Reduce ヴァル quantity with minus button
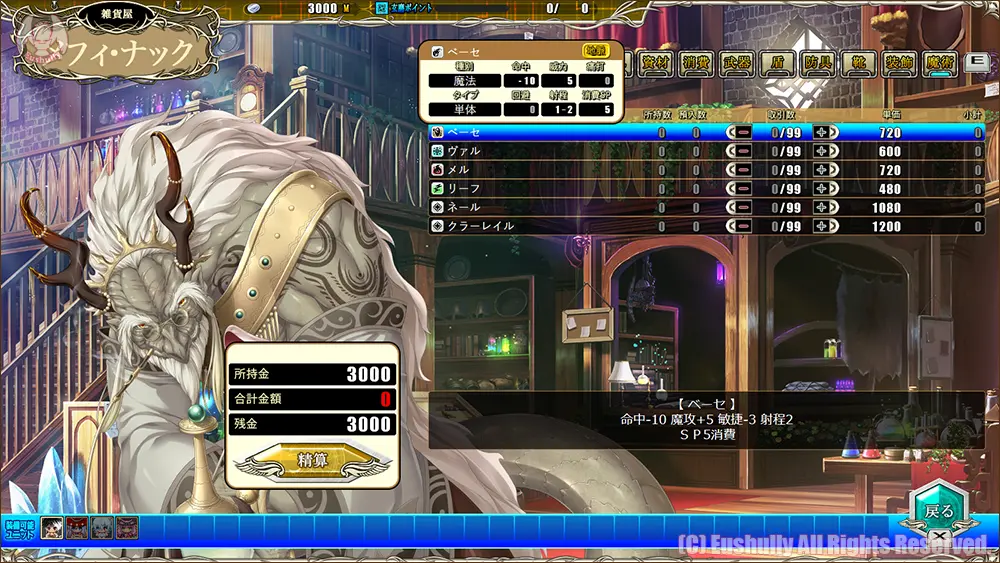Screen dimensions: 1000x563 (x=743, y=151)
